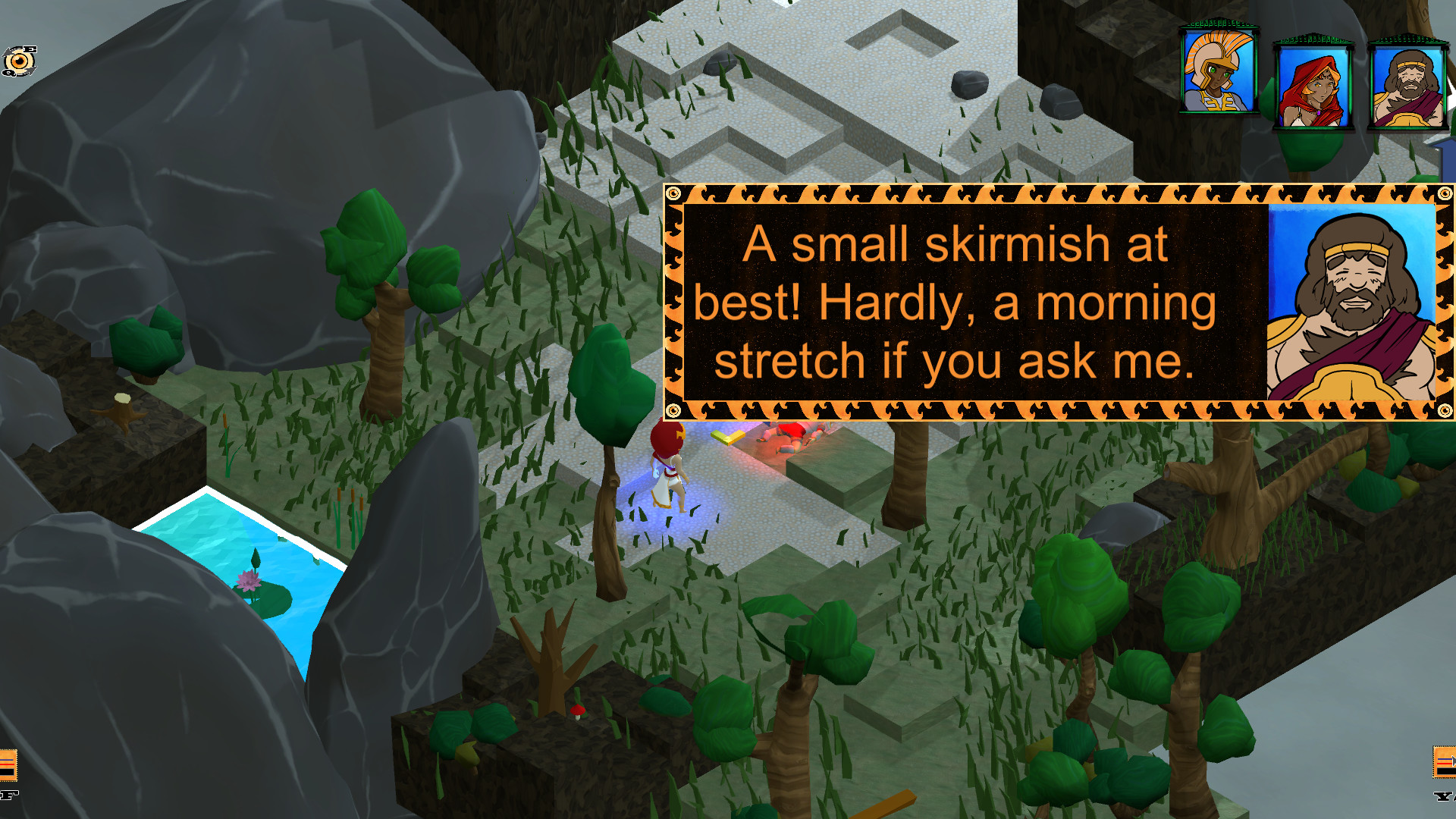Toggle the right clockwise rotation arrow
The width and height of the screenshot is (1456, 819).
tap(33, 71)
